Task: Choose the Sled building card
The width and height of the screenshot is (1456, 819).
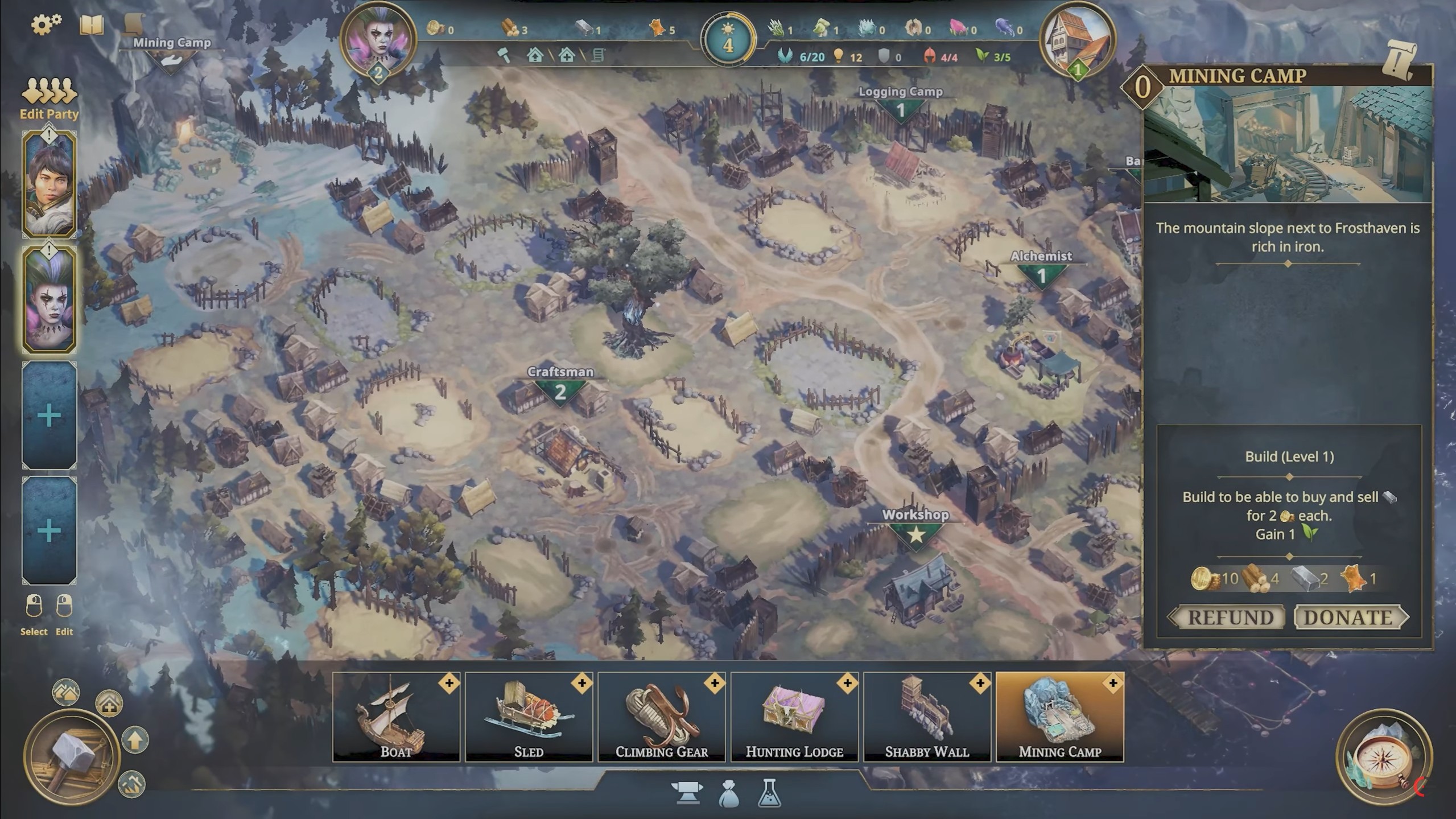Action: pos(529,717)
